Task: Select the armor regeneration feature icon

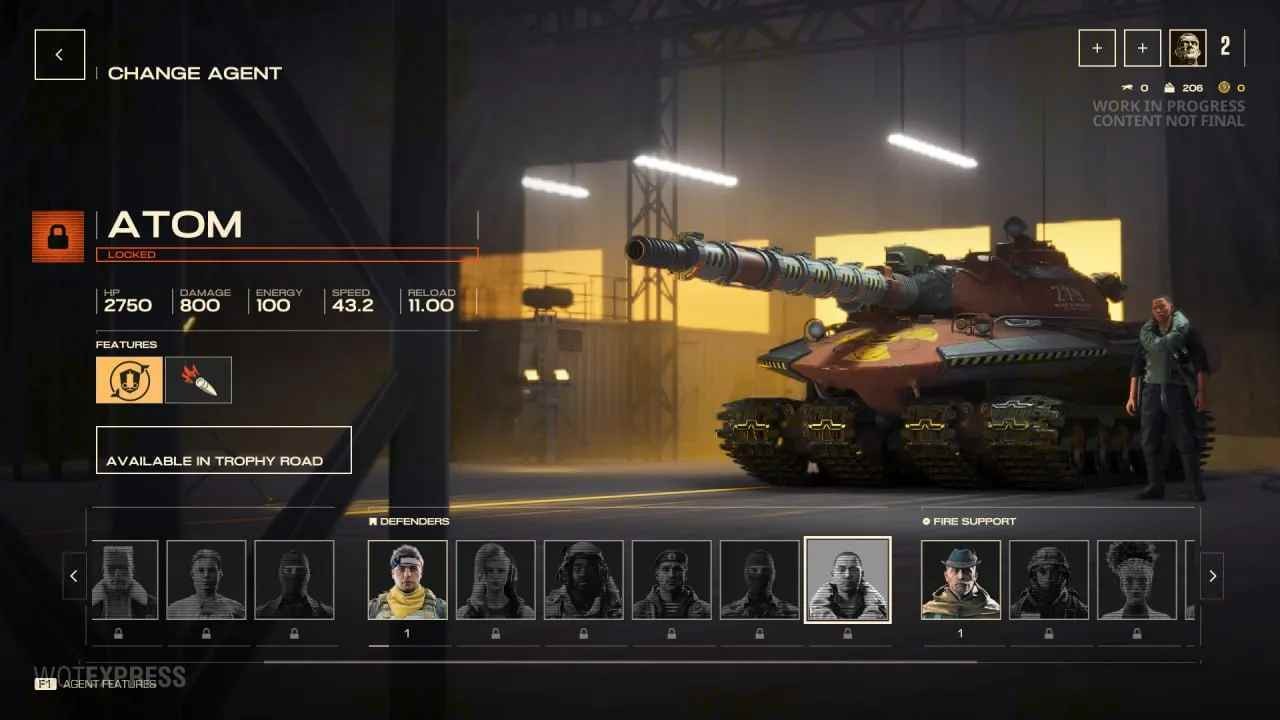Action: 129,379
